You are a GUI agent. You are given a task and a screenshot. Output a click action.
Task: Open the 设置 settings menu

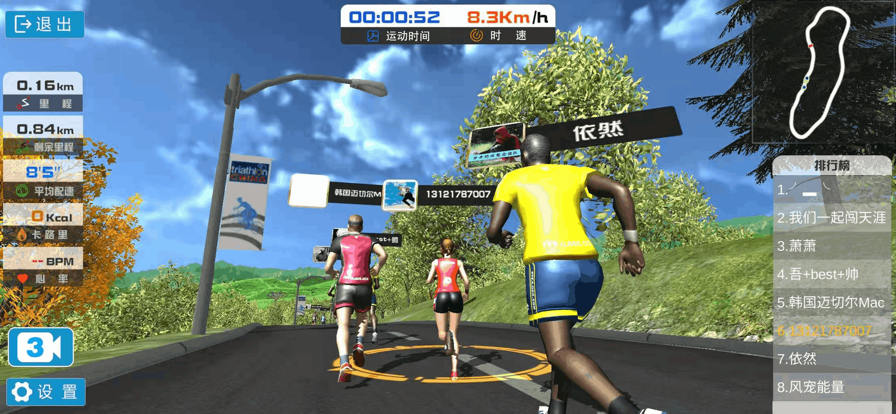pos(46,392)
